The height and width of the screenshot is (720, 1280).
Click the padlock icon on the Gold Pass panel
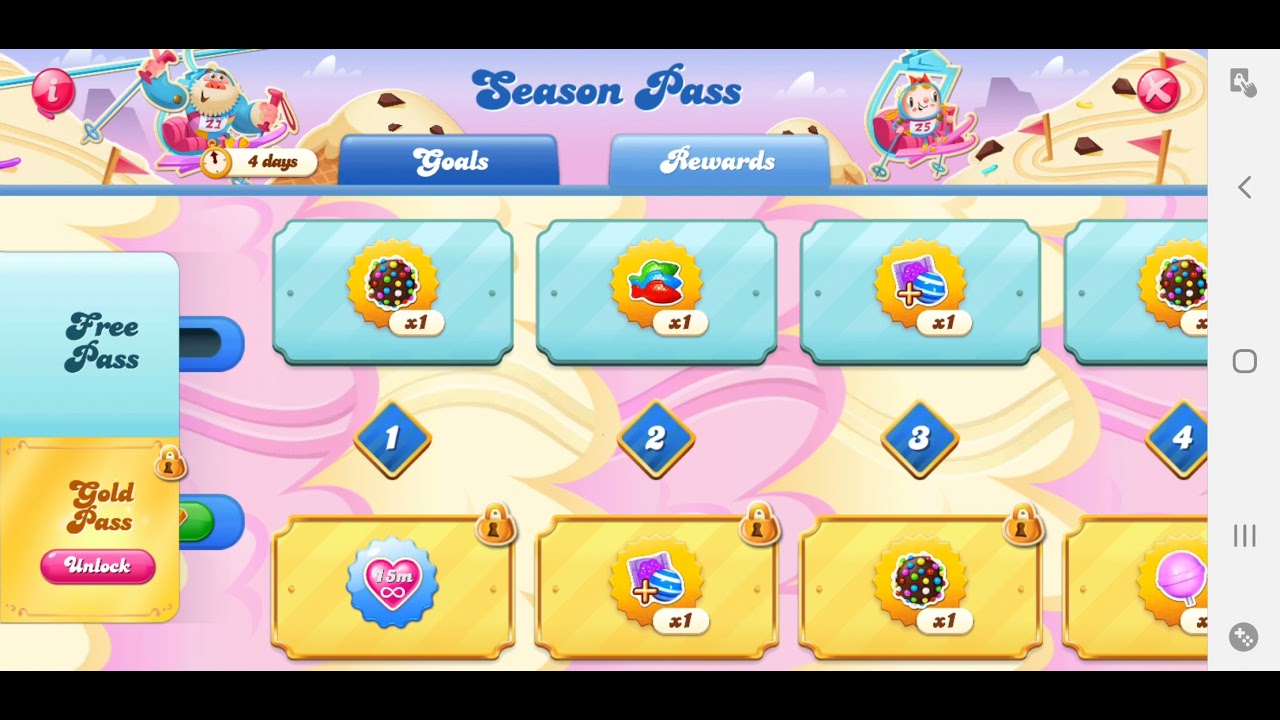tap(170, 463)
